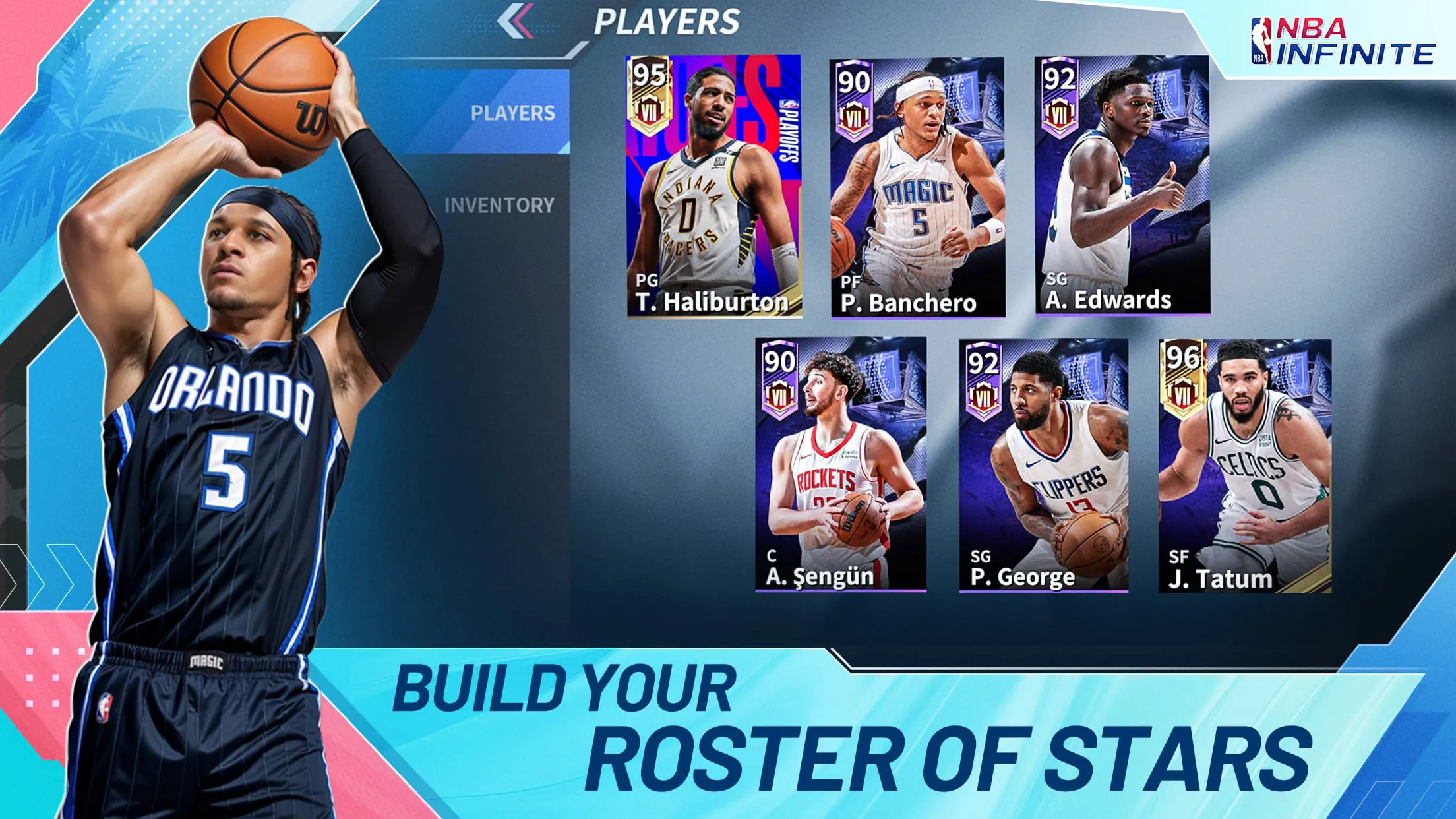The image size is (1456, 819).
Task: Toggle the INVENTORY section in the sidebar
Action: click(499, 204)
